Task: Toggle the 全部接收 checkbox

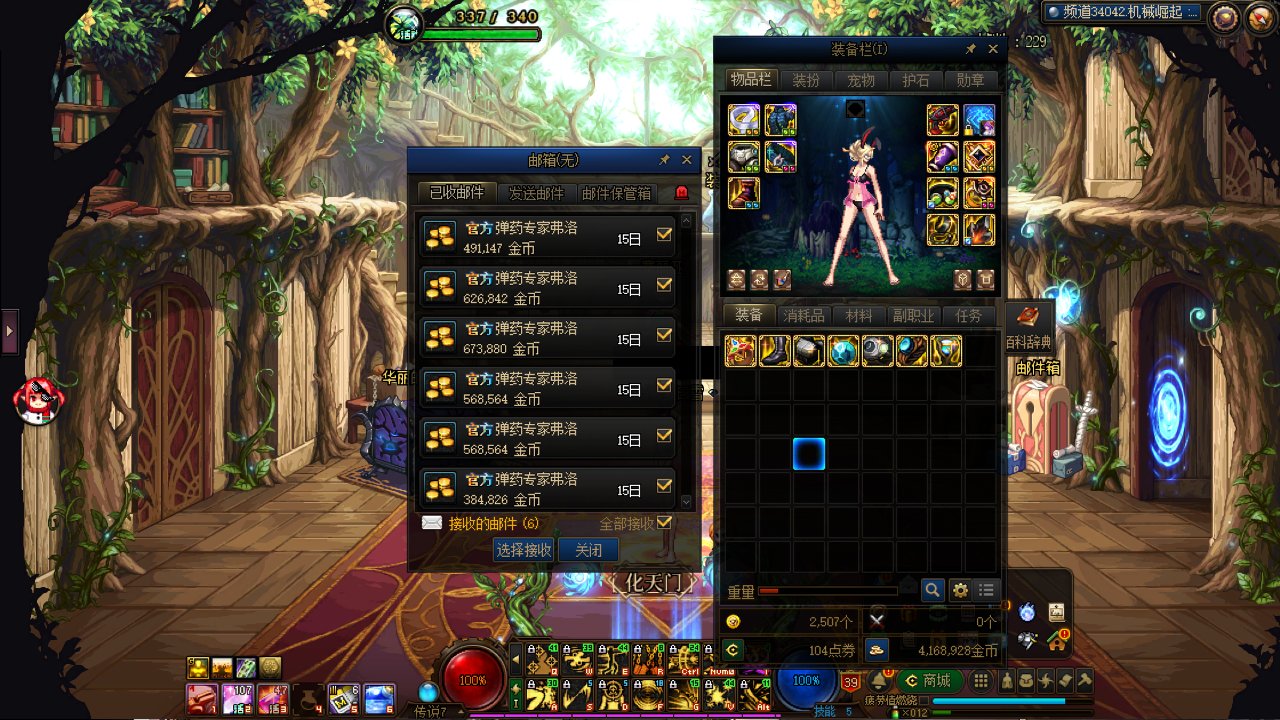Action: click(x=664, y=523)
